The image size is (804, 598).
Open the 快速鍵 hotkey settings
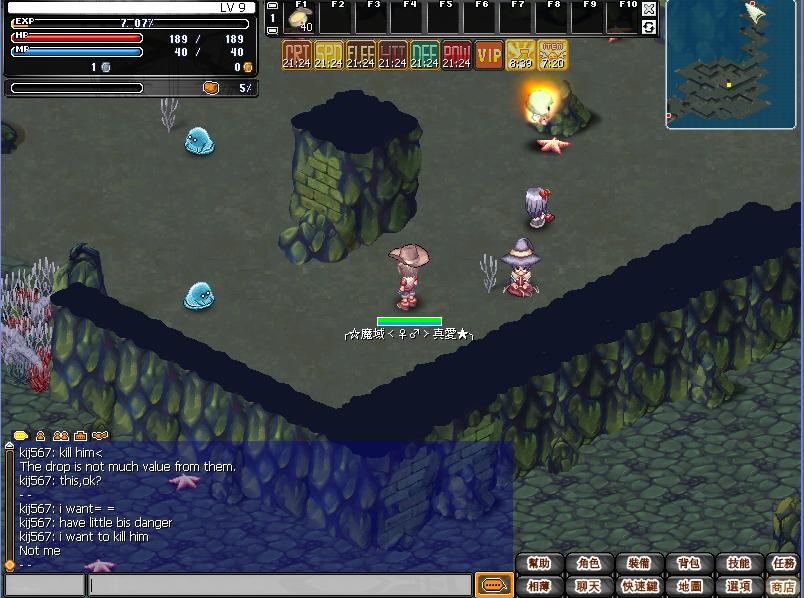(638, 586)
